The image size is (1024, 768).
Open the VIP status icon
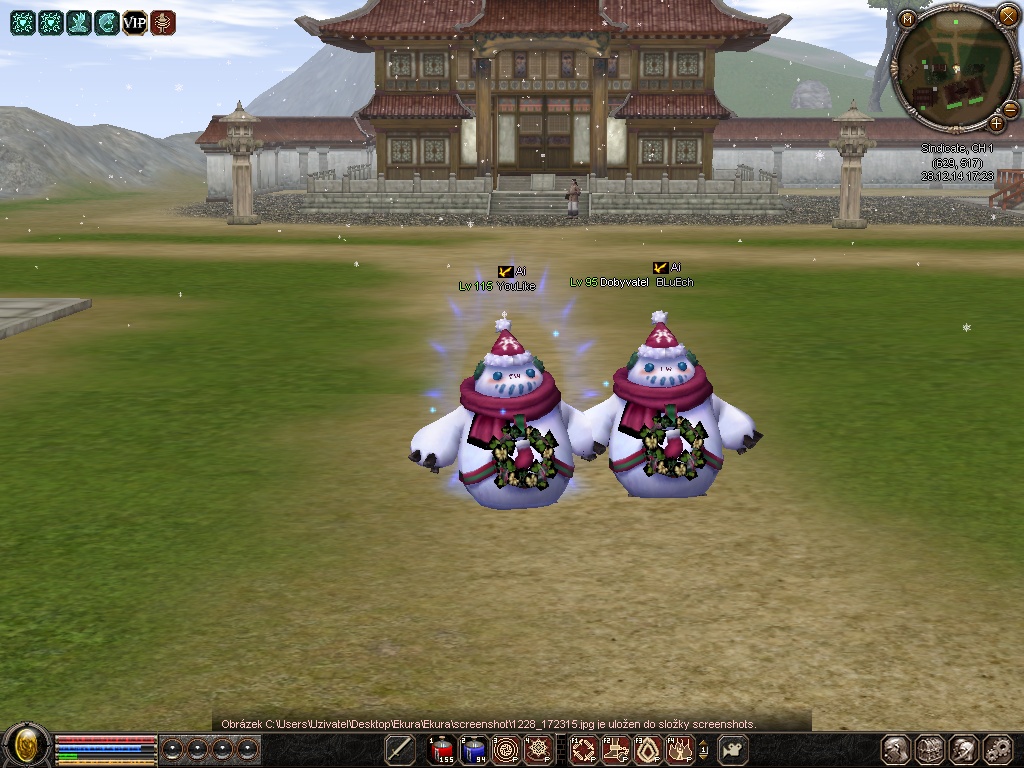tap(135, 23)
